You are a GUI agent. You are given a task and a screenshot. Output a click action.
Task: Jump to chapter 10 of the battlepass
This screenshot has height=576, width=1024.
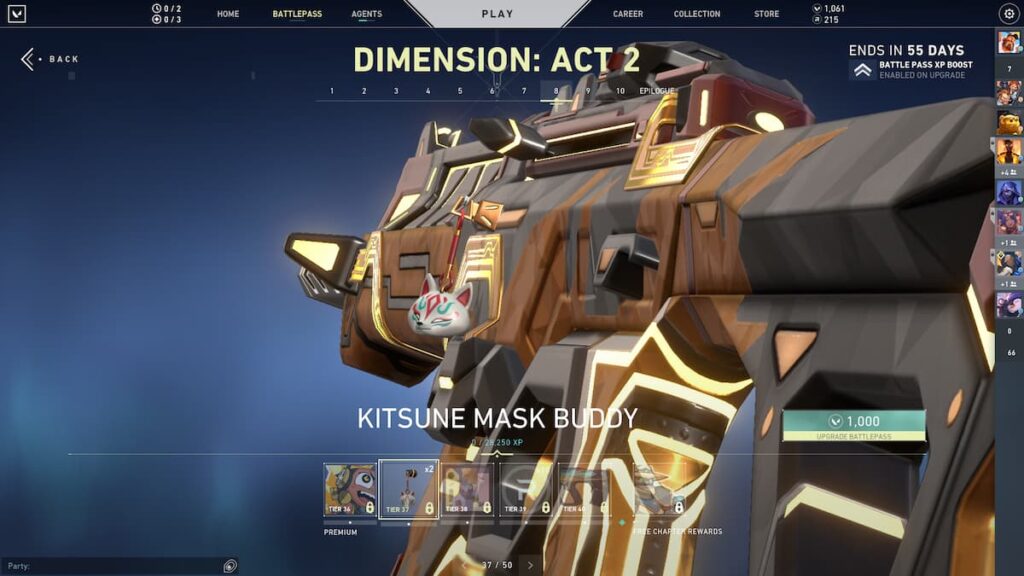[620, 91]
